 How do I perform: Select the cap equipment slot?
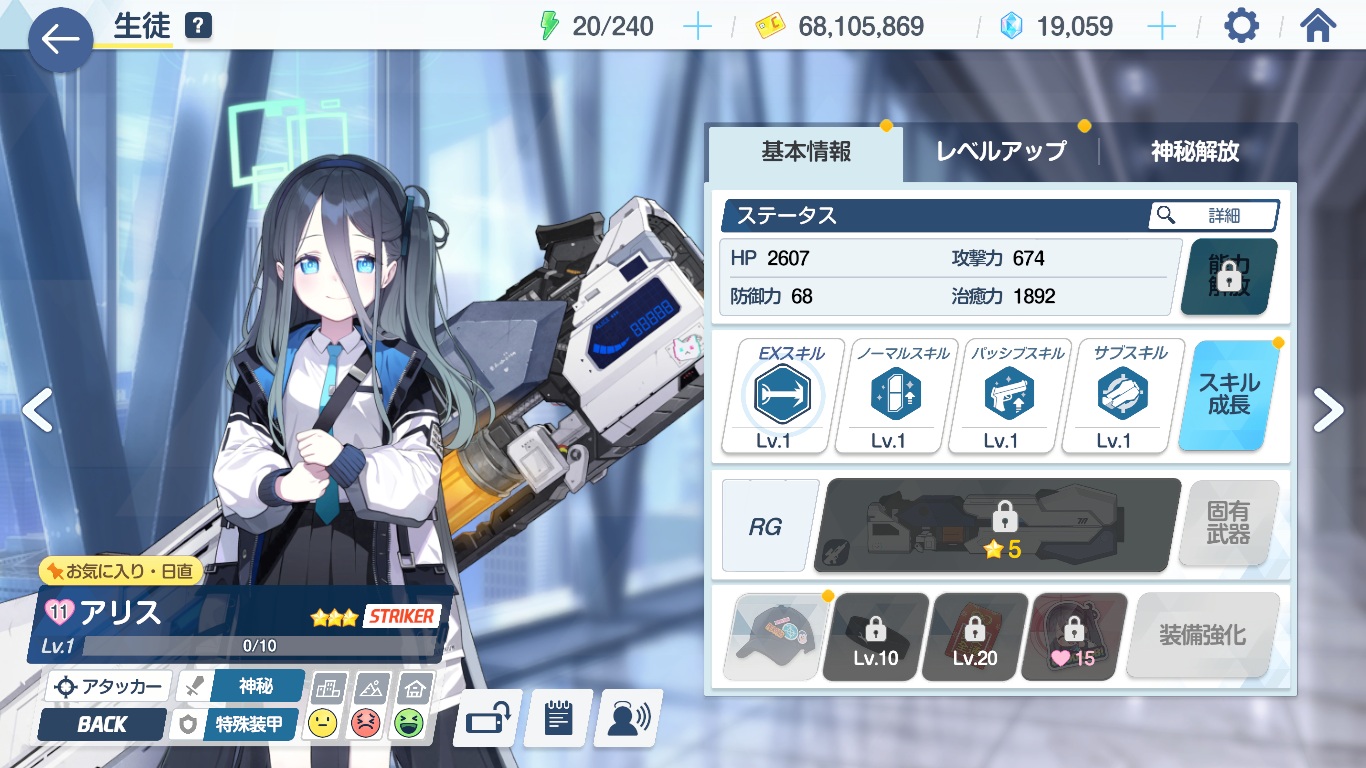[x=776, y=636]
